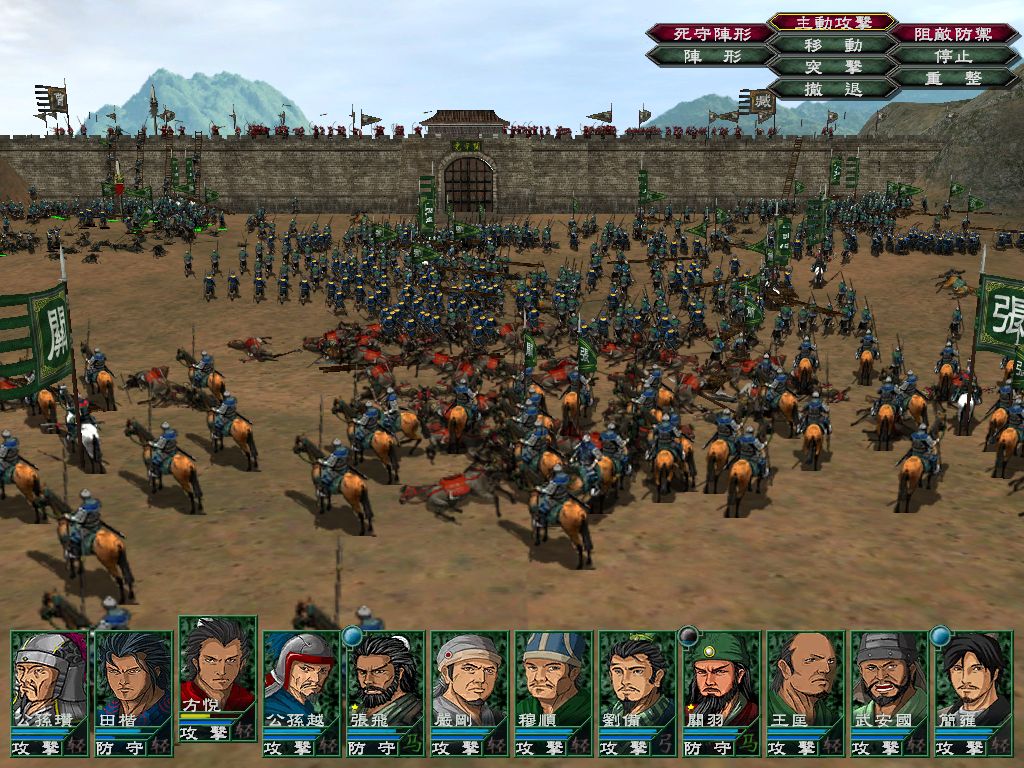Select the 武安國 portrait
The image size is (1024, 768).
point(890,680)
